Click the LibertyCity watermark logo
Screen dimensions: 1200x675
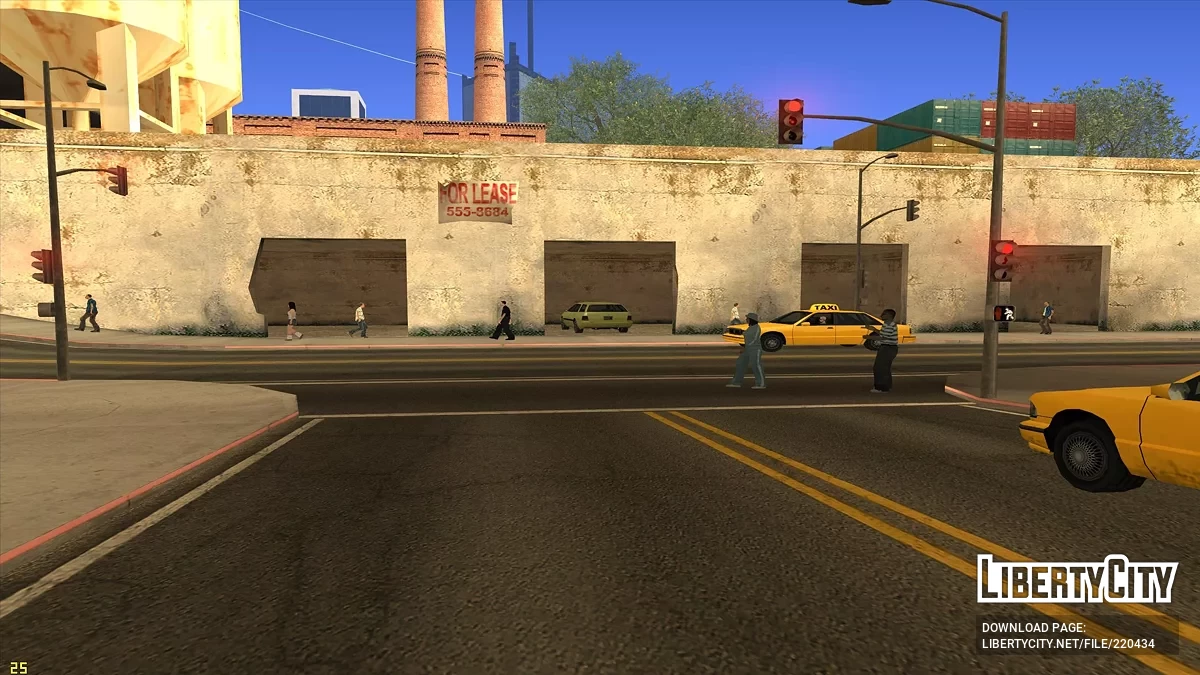(x=1077, y=579)
